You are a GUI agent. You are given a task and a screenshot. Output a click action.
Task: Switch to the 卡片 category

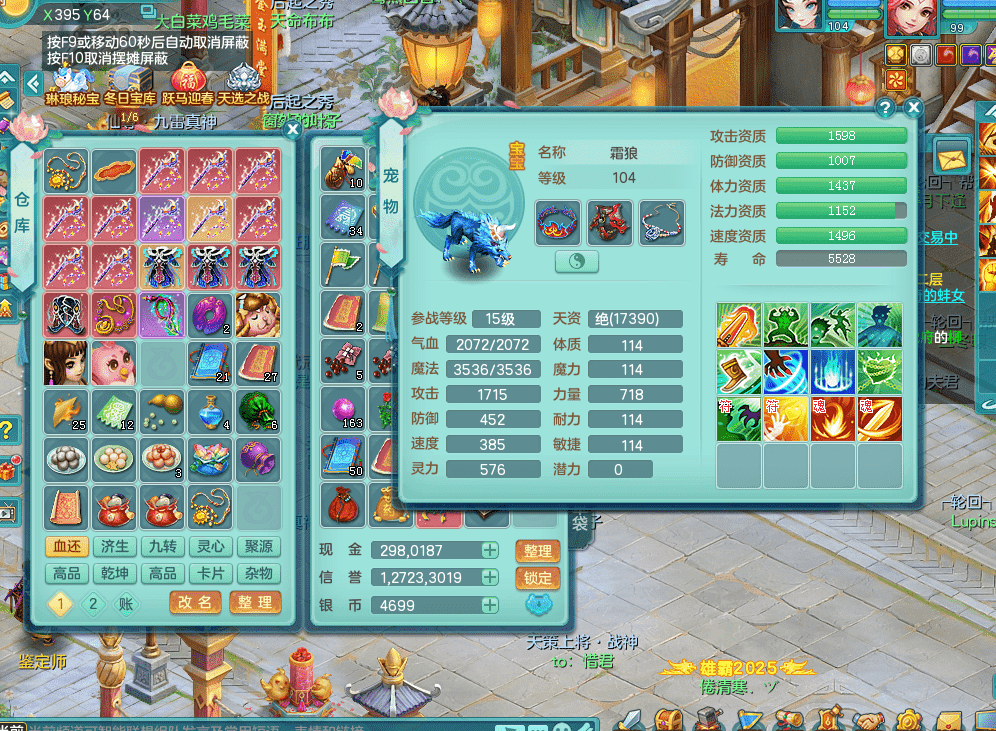[x=211, y=573]
